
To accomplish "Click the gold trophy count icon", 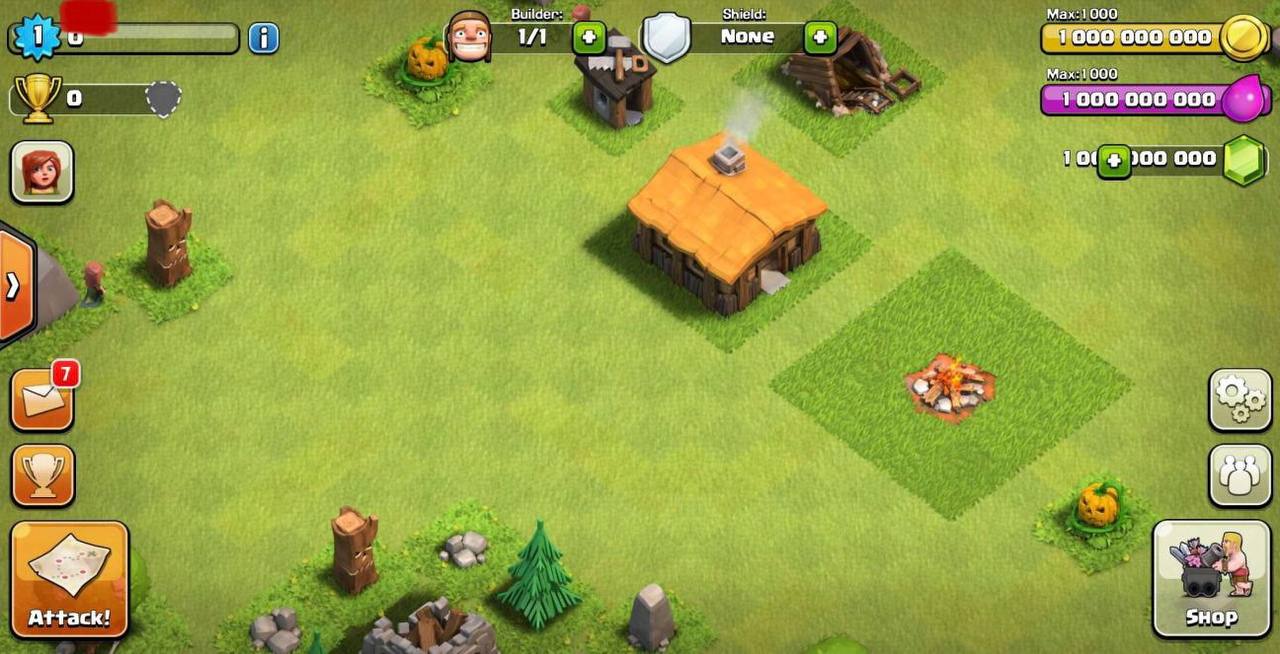I will tap(38, 98).
